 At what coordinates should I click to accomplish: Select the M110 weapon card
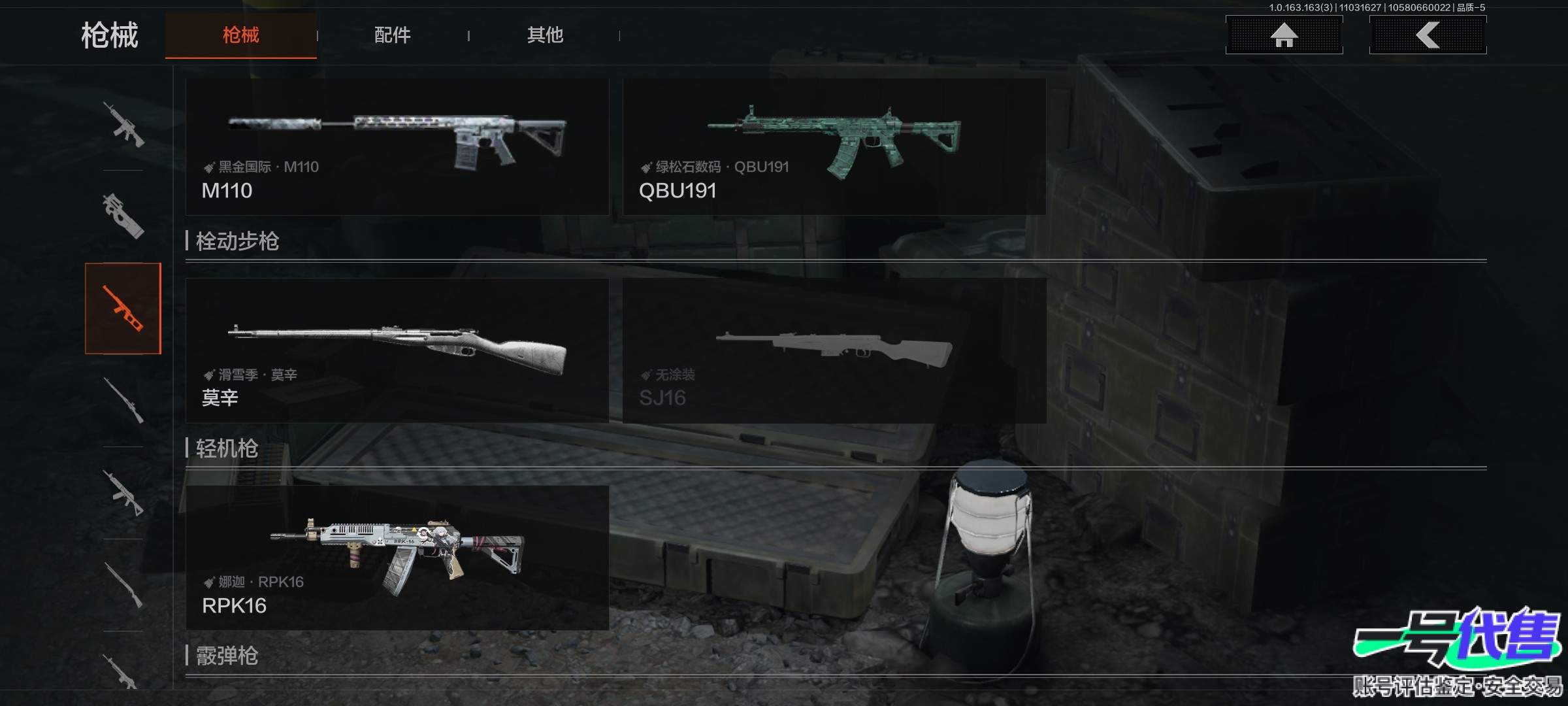click(x=397, y=147)
